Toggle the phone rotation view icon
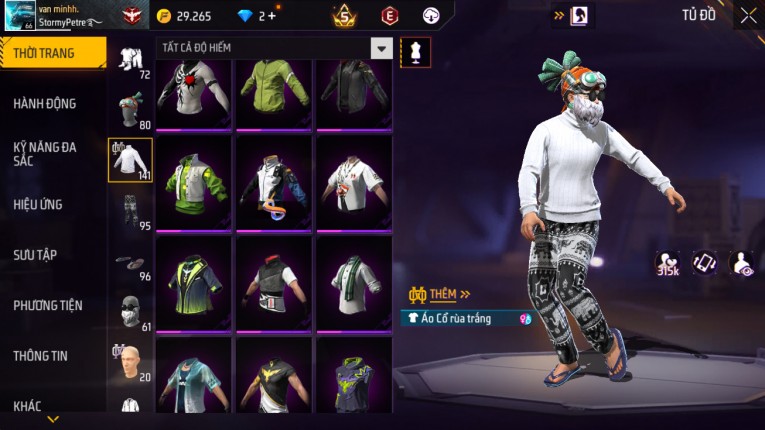Image resolution: width=765 pixels, height=430 pixels. (x=705, y=262)
